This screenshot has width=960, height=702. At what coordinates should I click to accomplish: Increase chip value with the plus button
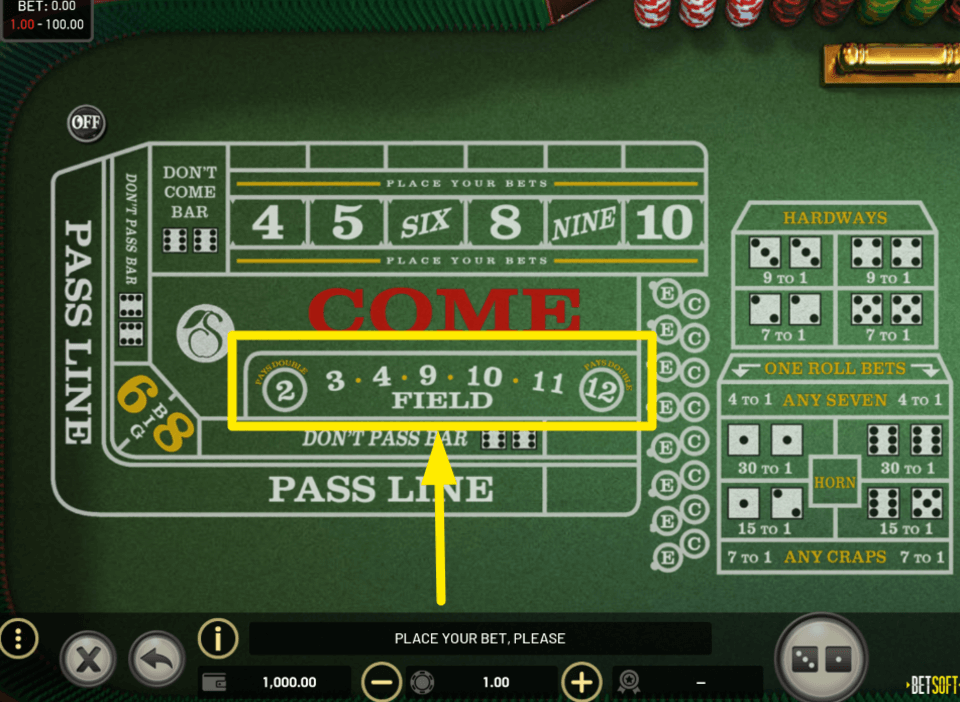[x=582, y=682]
